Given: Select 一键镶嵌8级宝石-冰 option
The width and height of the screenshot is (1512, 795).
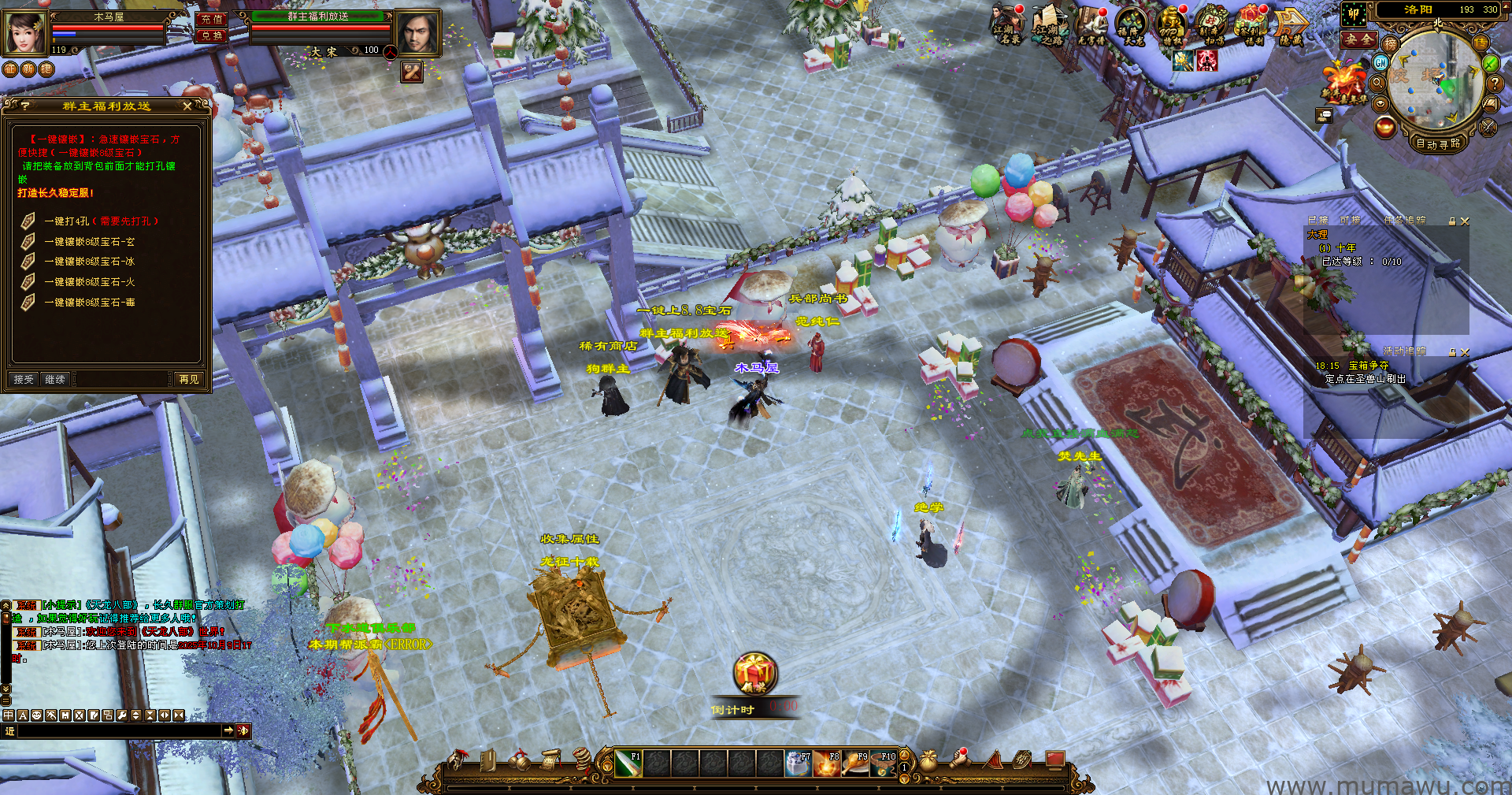Looking at the screenshot, I should coord(89,262).
